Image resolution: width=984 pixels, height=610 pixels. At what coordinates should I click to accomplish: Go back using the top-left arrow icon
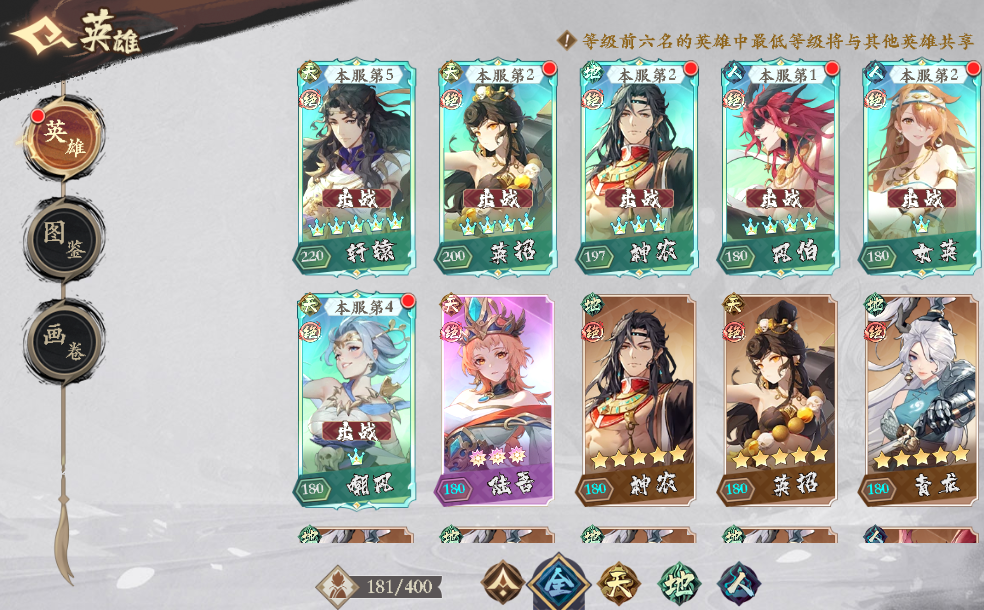click(x=37, y=37)
